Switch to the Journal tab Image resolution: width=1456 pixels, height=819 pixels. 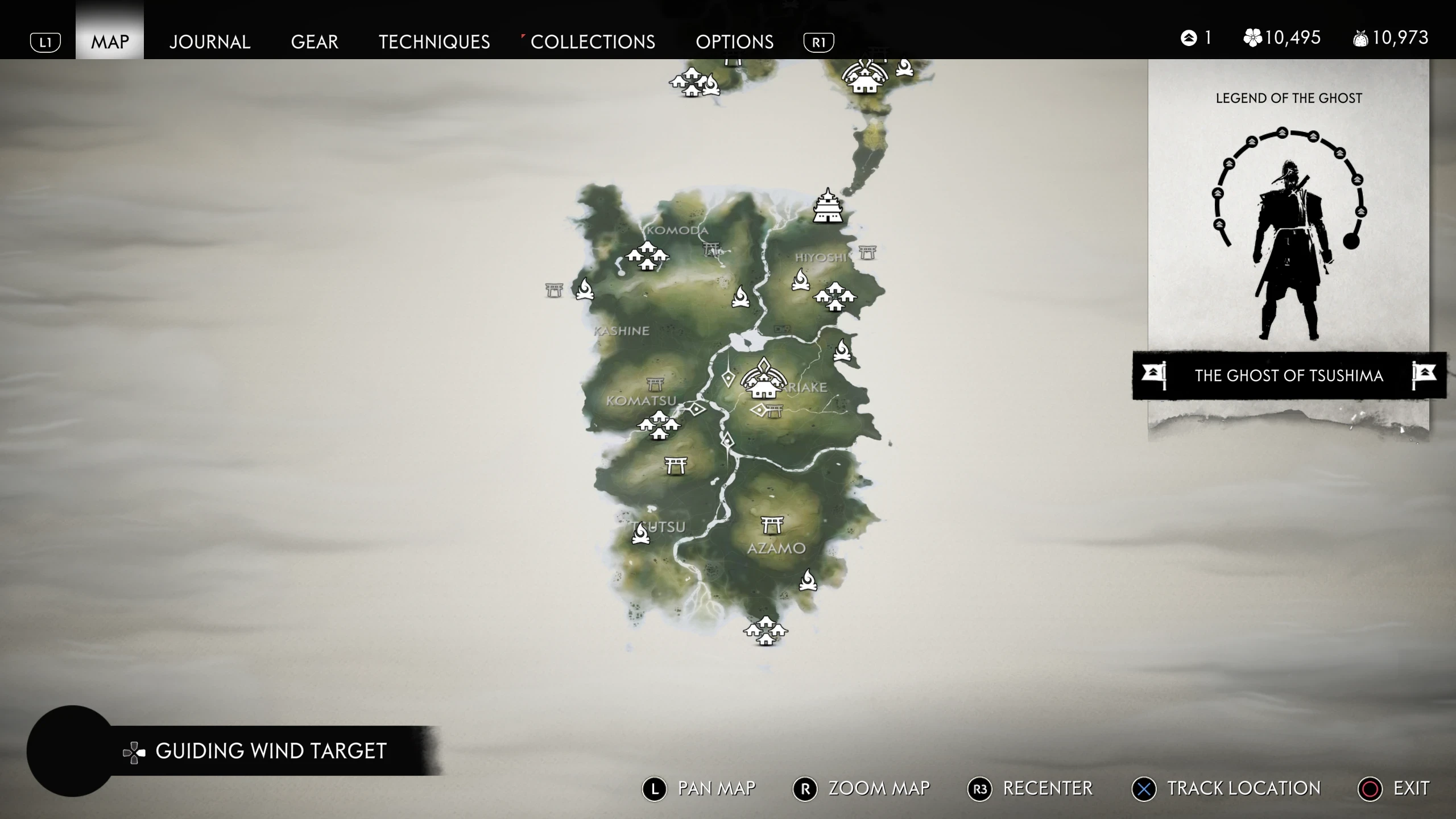tap(210, 42)
